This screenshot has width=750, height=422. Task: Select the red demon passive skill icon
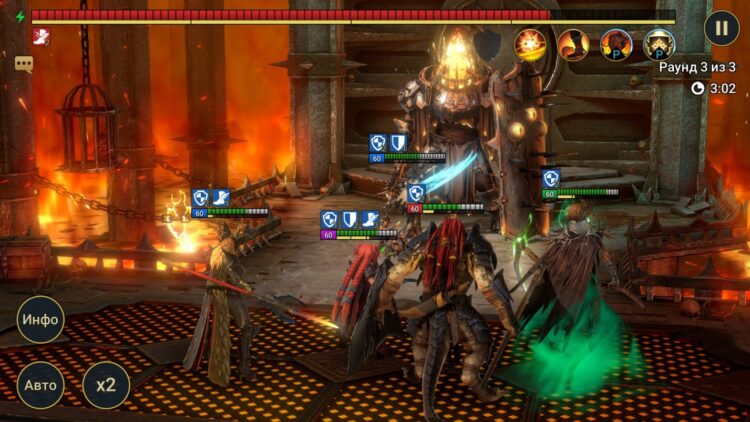pos(616,44)
